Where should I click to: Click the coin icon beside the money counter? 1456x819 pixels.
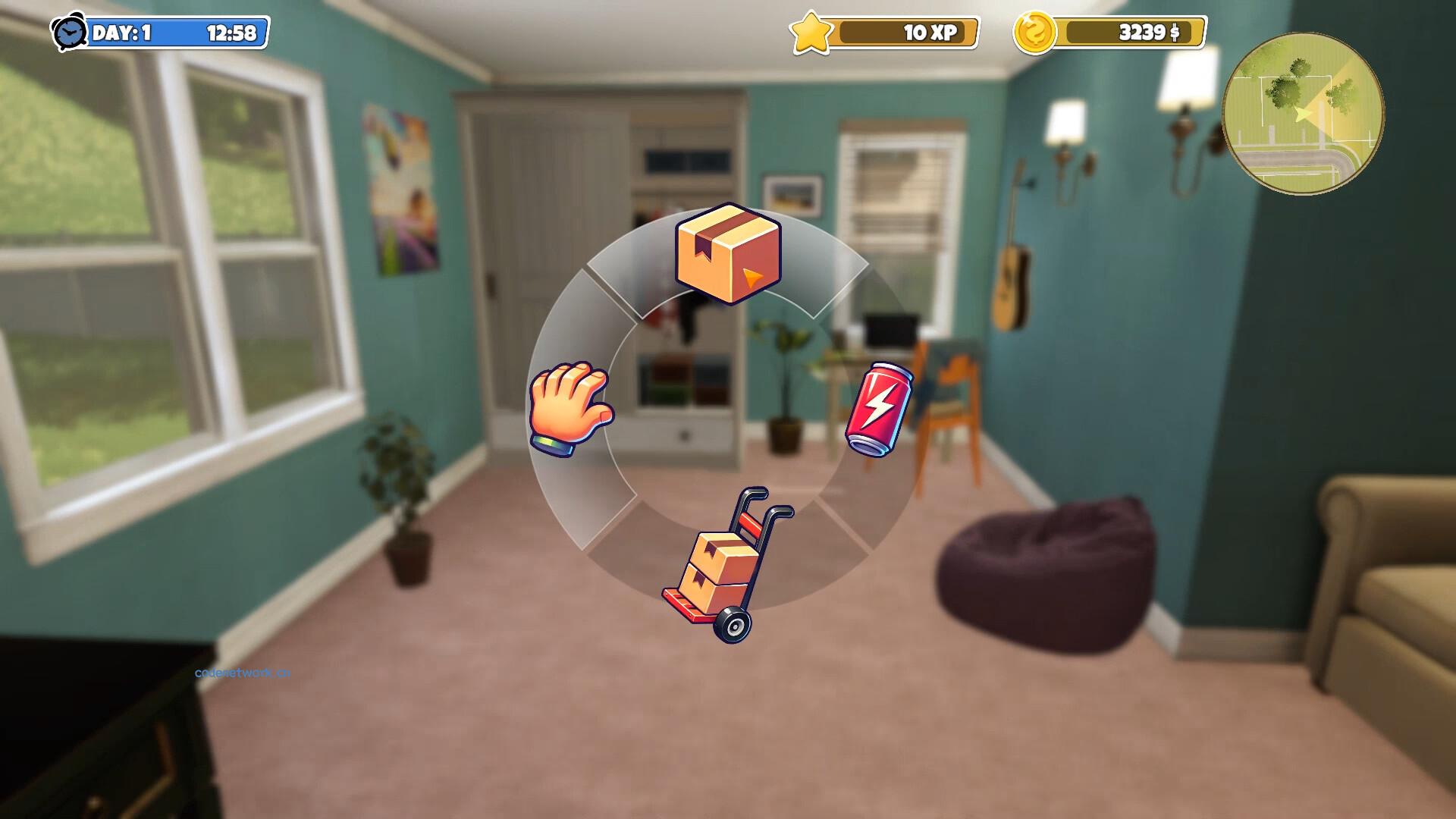(x=1034, y=32)
